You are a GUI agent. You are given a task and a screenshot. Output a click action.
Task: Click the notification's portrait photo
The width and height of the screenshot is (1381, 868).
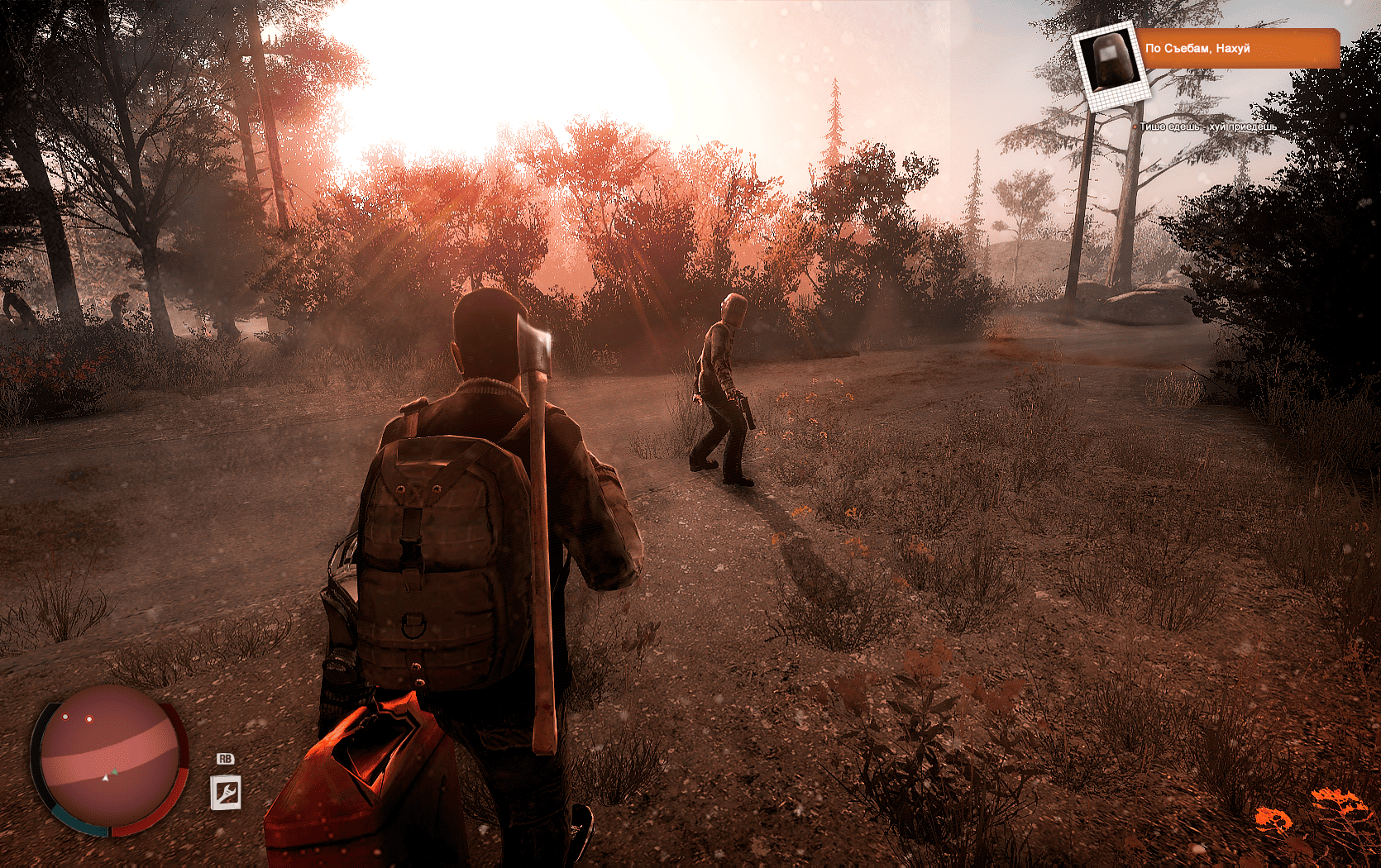point(1109,62)
